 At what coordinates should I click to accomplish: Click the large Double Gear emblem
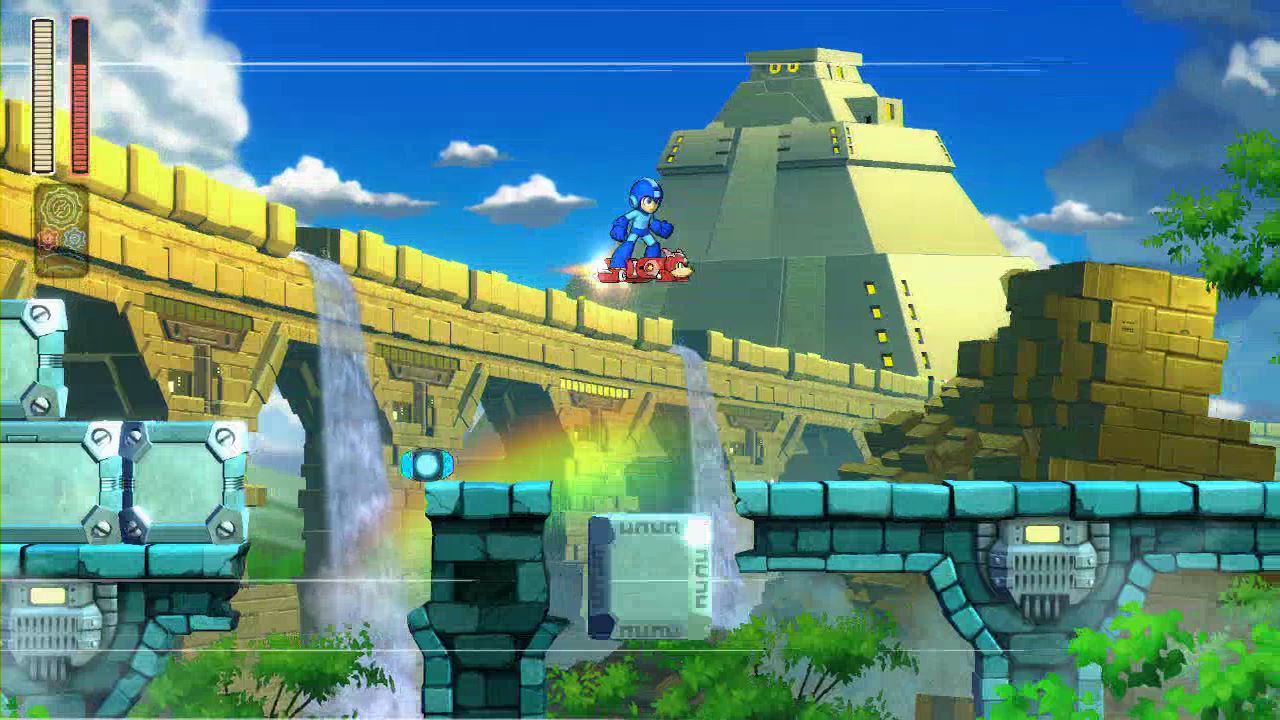tap(61, 207)
